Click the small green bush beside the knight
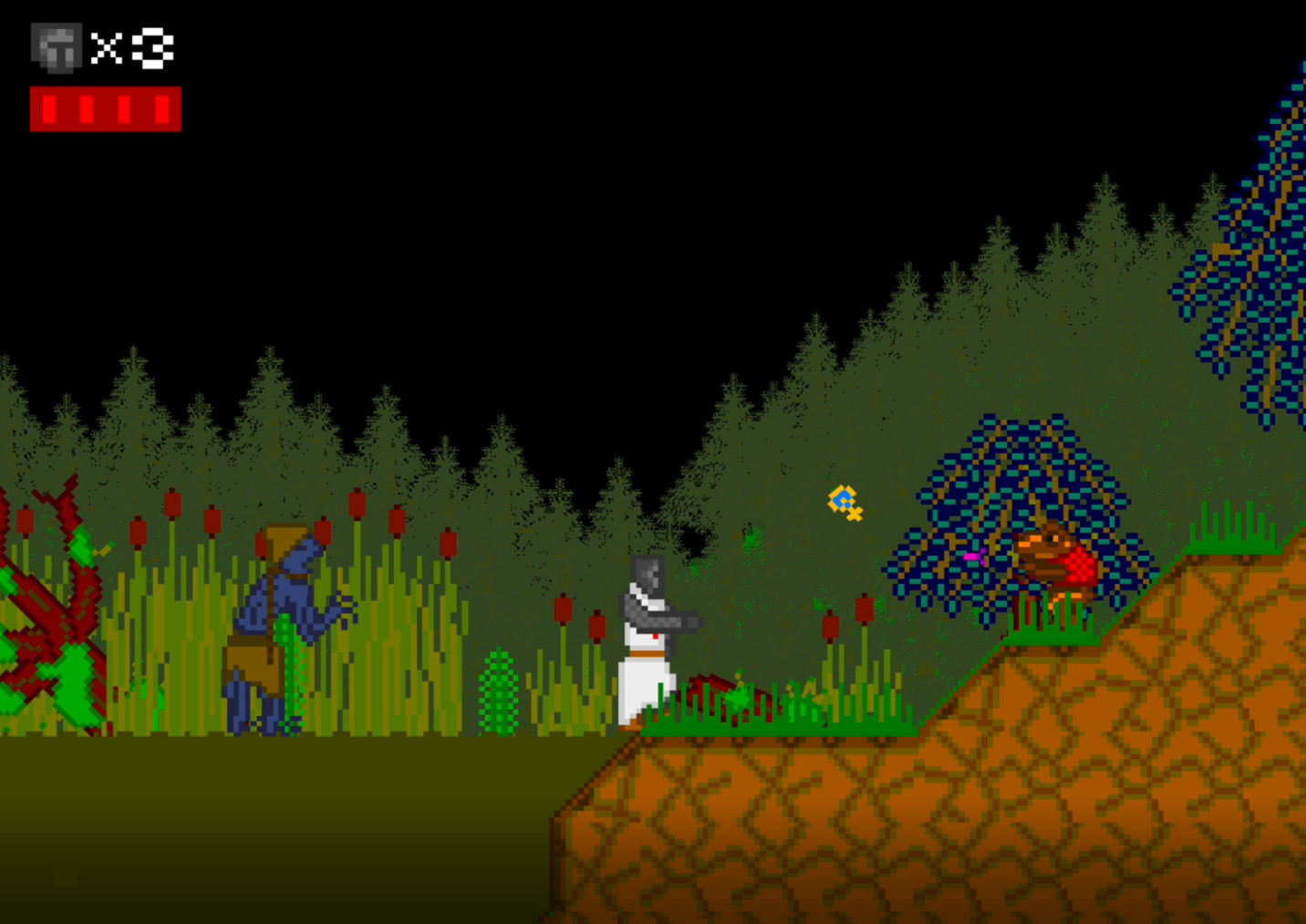 501,693
